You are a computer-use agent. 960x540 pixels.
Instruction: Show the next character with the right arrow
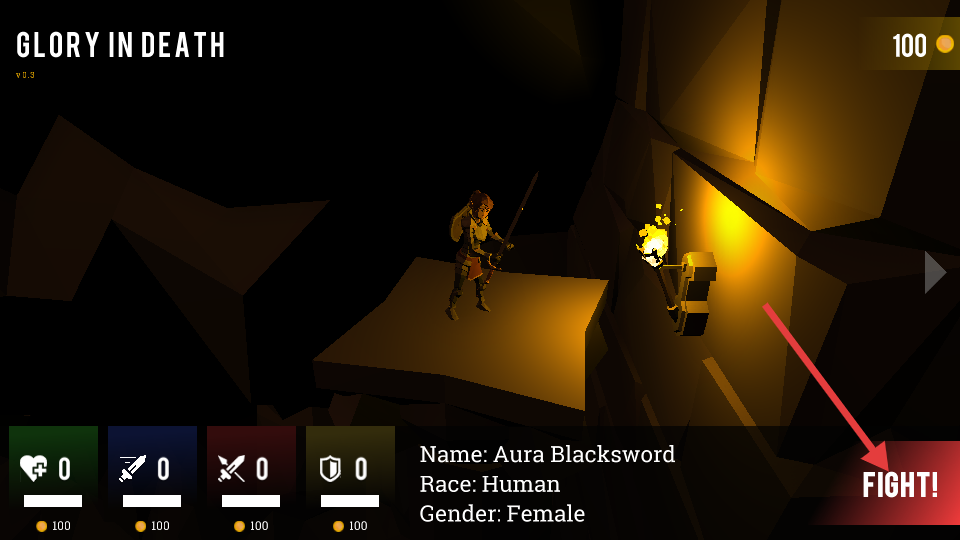tap(934, 272)
